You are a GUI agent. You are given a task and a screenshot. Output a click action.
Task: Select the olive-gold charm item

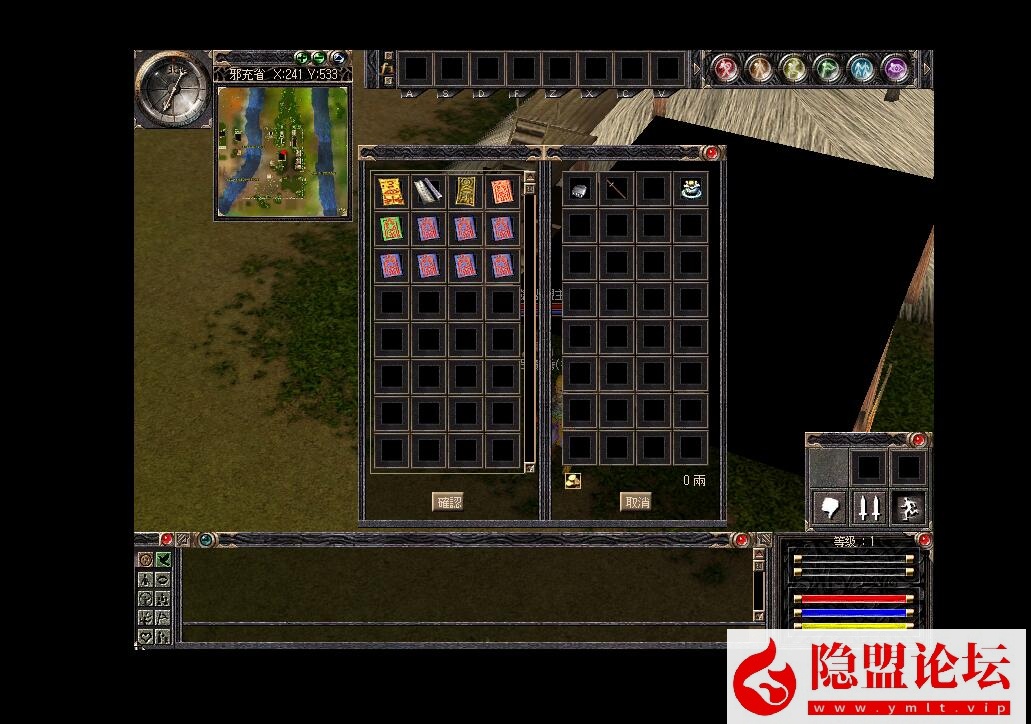point(465,191)
